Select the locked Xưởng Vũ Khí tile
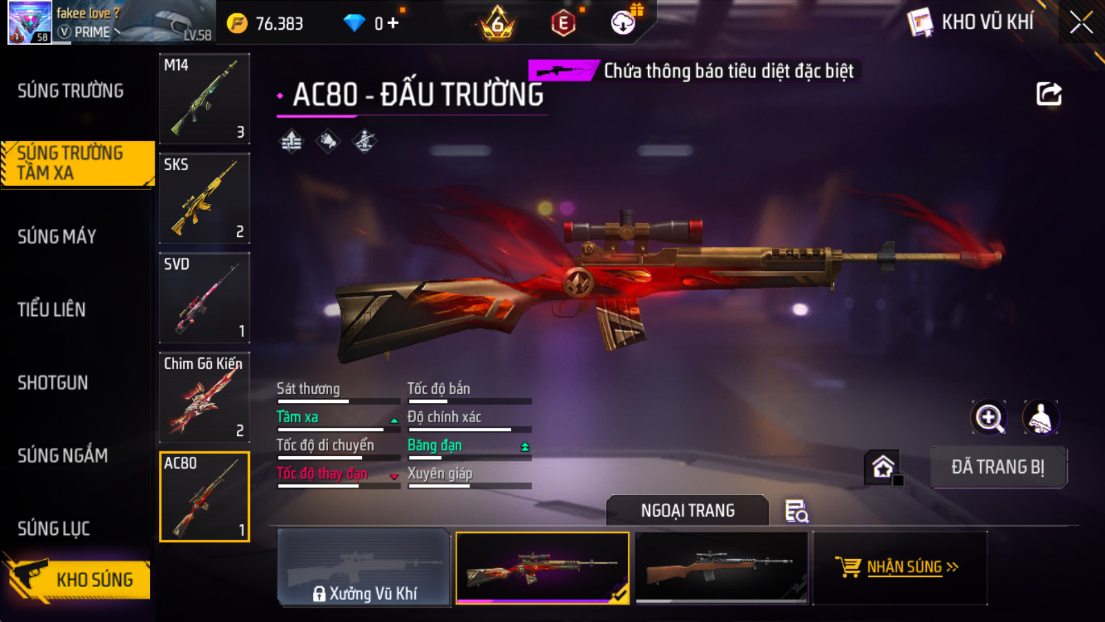The image size is (1105, 622). (x=363, y=568)
